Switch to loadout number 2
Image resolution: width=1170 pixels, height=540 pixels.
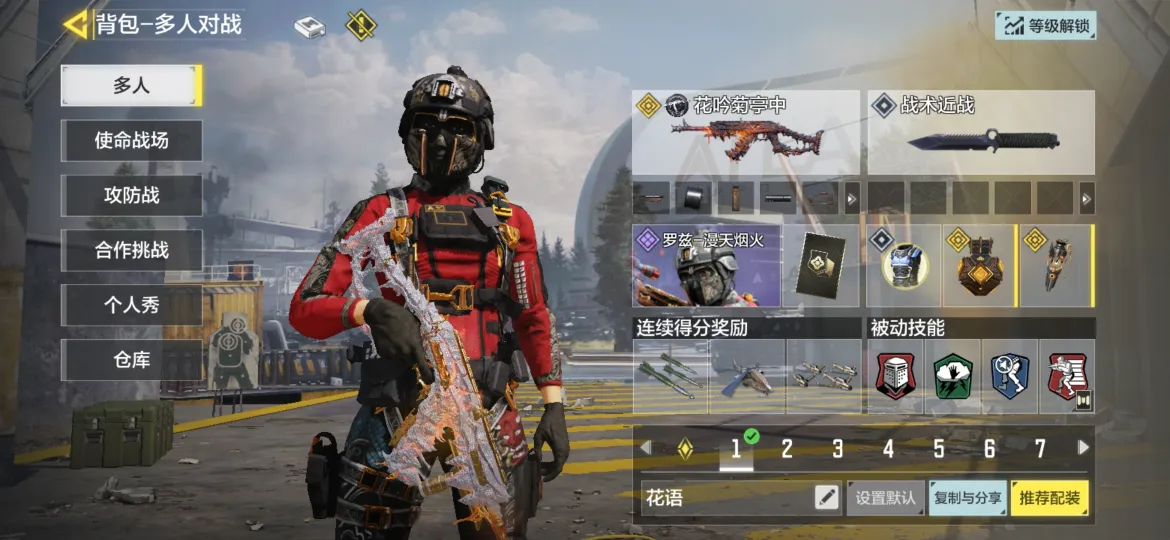787,449
